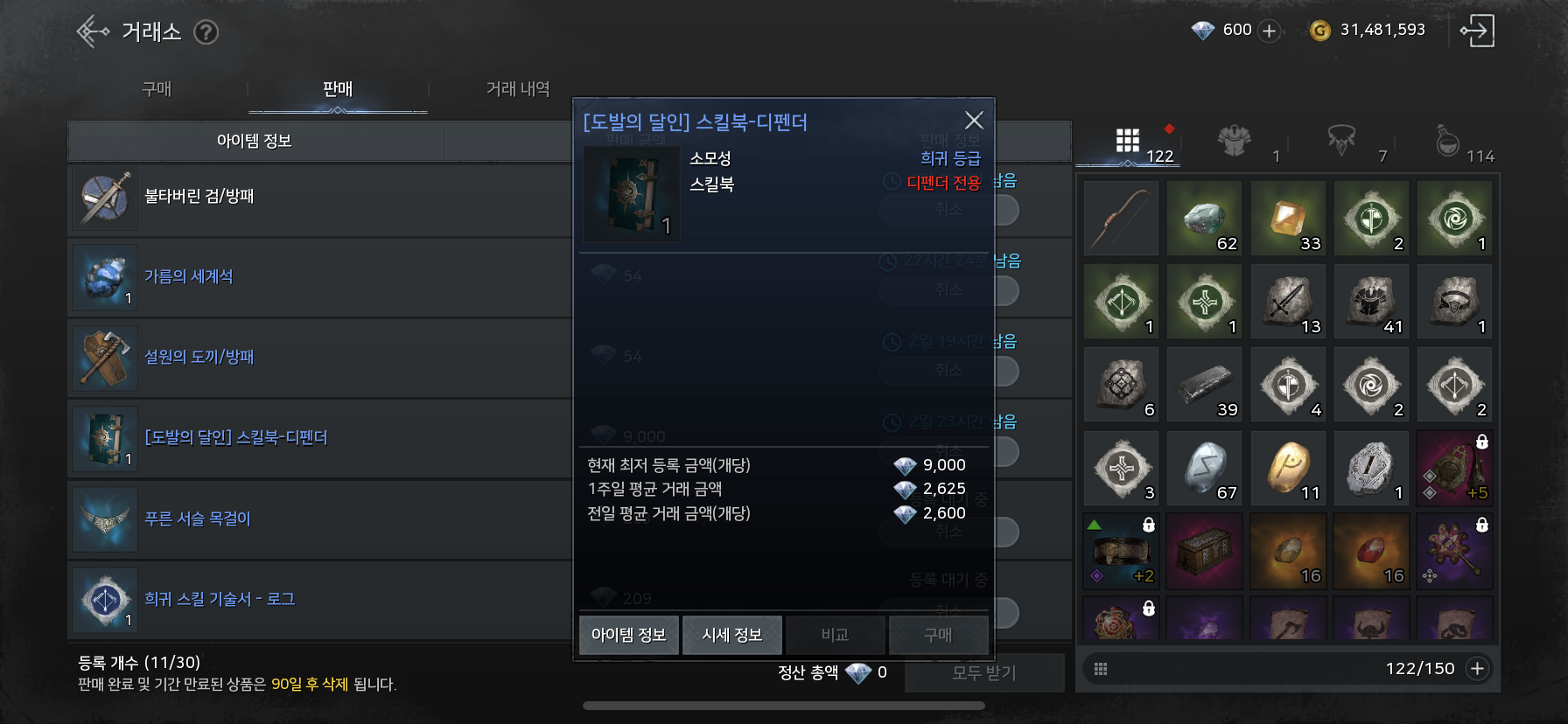Click the plus icon next to 122/150 counter

[x=1478, y=667]
